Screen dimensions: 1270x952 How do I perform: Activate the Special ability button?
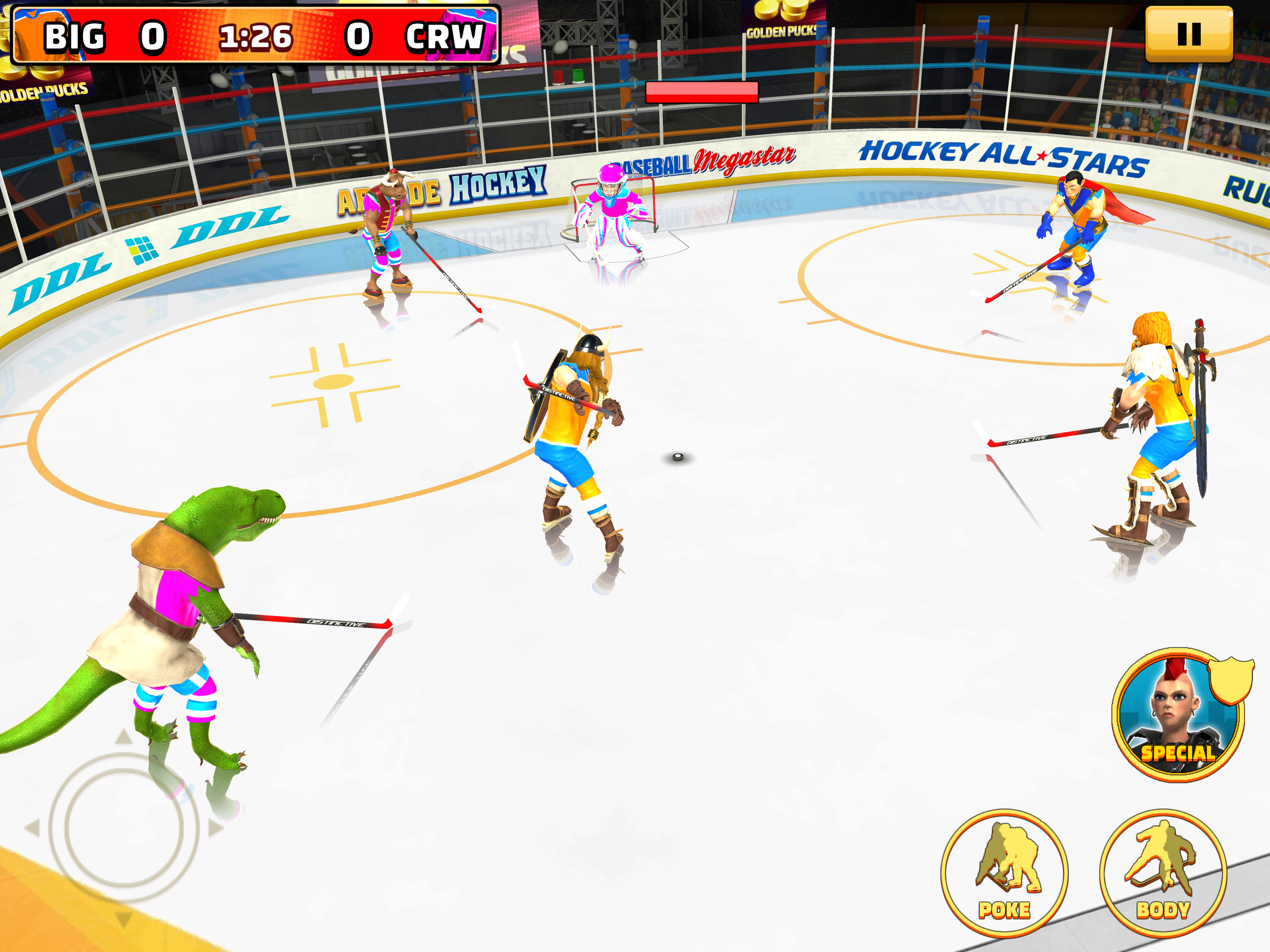[1177, 715]
